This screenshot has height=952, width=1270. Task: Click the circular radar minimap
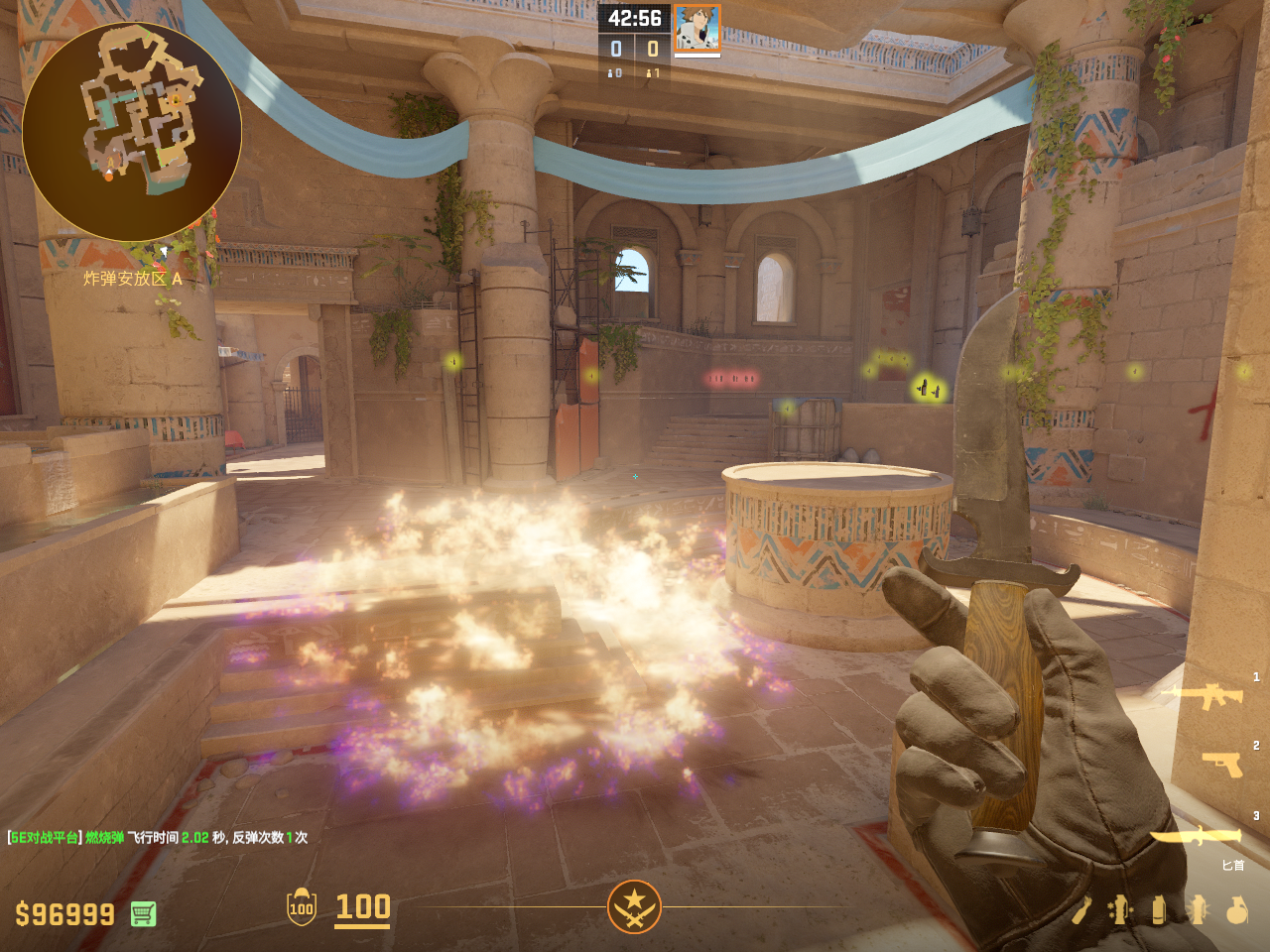coord(132,132)
